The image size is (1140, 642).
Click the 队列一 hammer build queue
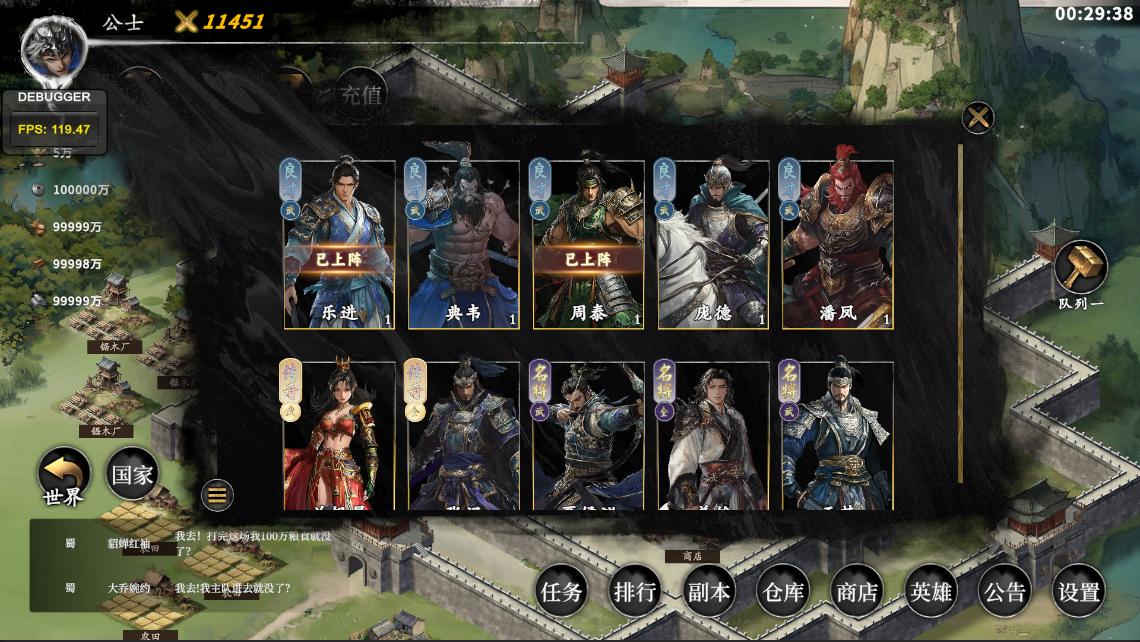[x=1081, y=267]
